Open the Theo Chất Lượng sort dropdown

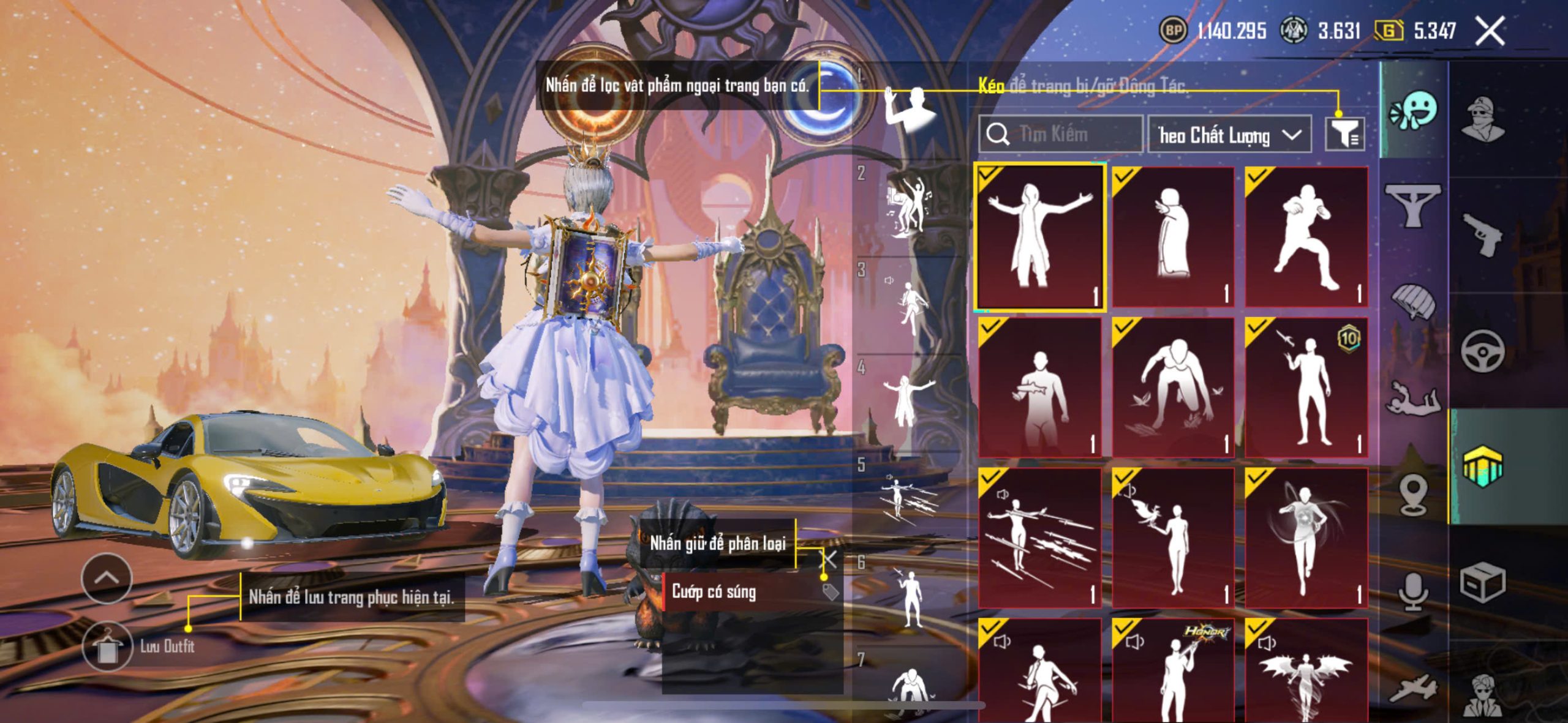click(x=1229, y=135)
